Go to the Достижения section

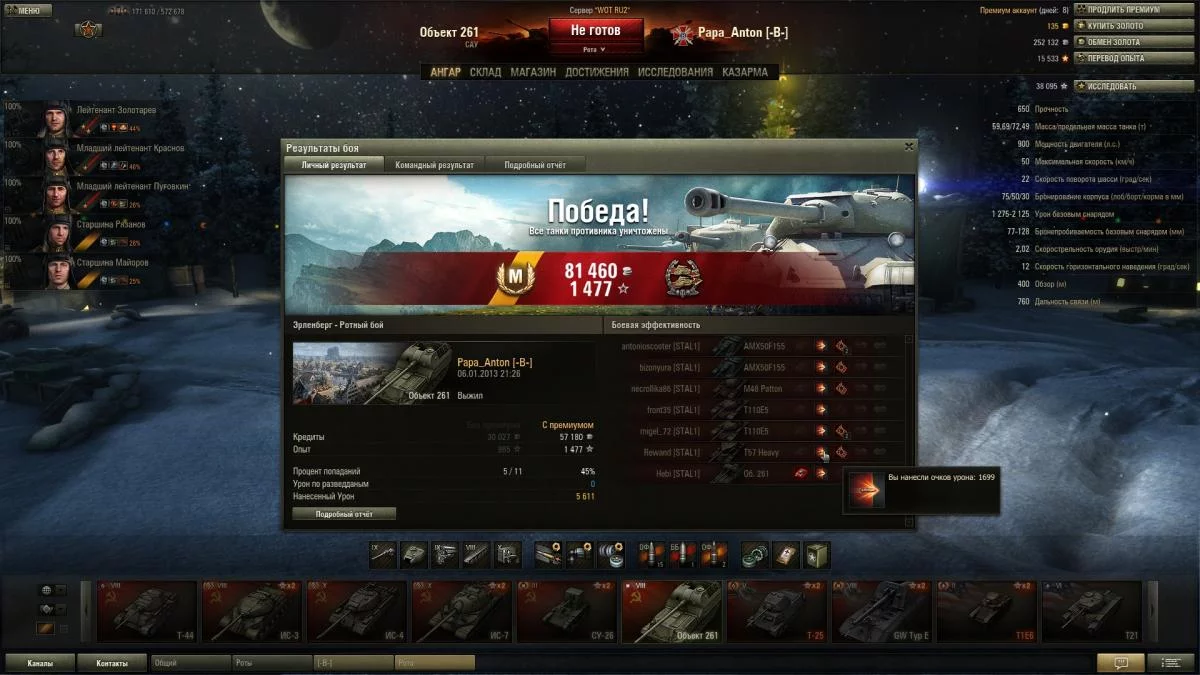[x=596, y=72]
